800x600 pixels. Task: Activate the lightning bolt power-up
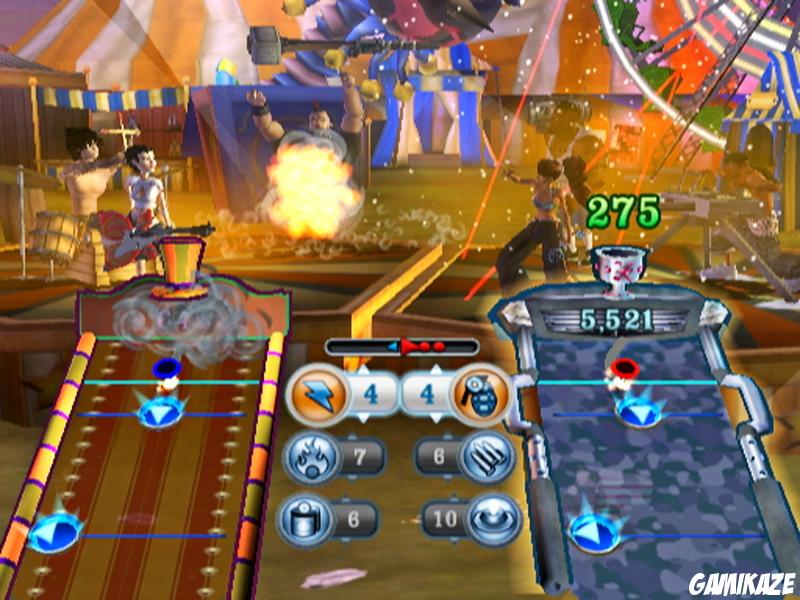(x=316, y=395)
